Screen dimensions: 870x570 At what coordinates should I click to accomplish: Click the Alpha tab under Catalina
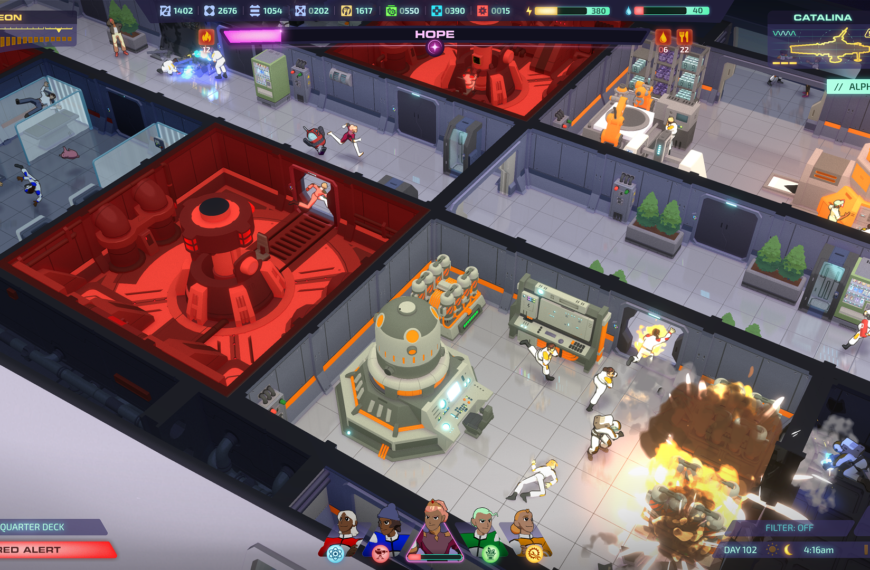tap(849, 86)
